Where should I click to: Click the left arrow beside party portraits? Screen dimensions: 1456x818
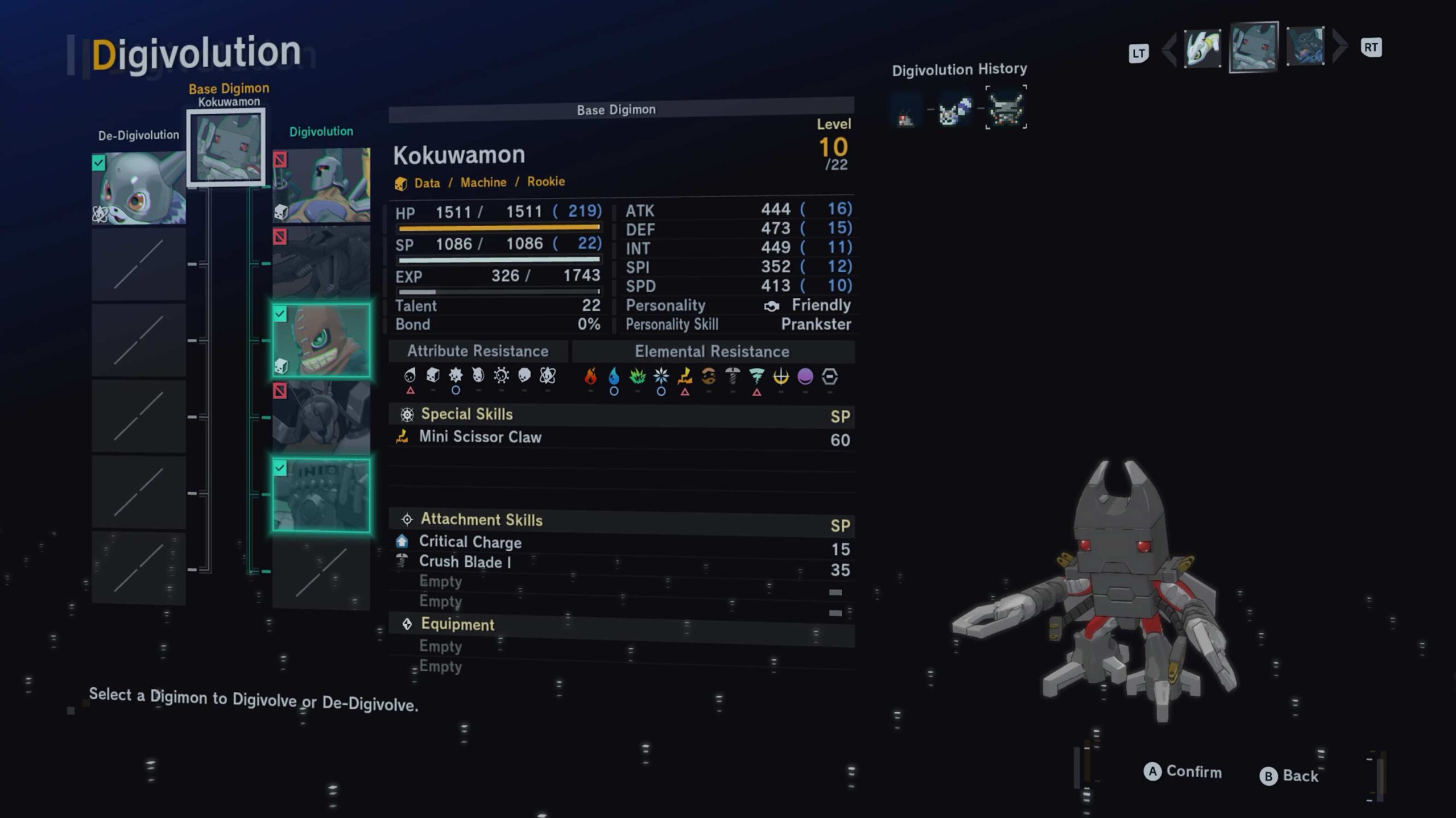[1169, 50]
